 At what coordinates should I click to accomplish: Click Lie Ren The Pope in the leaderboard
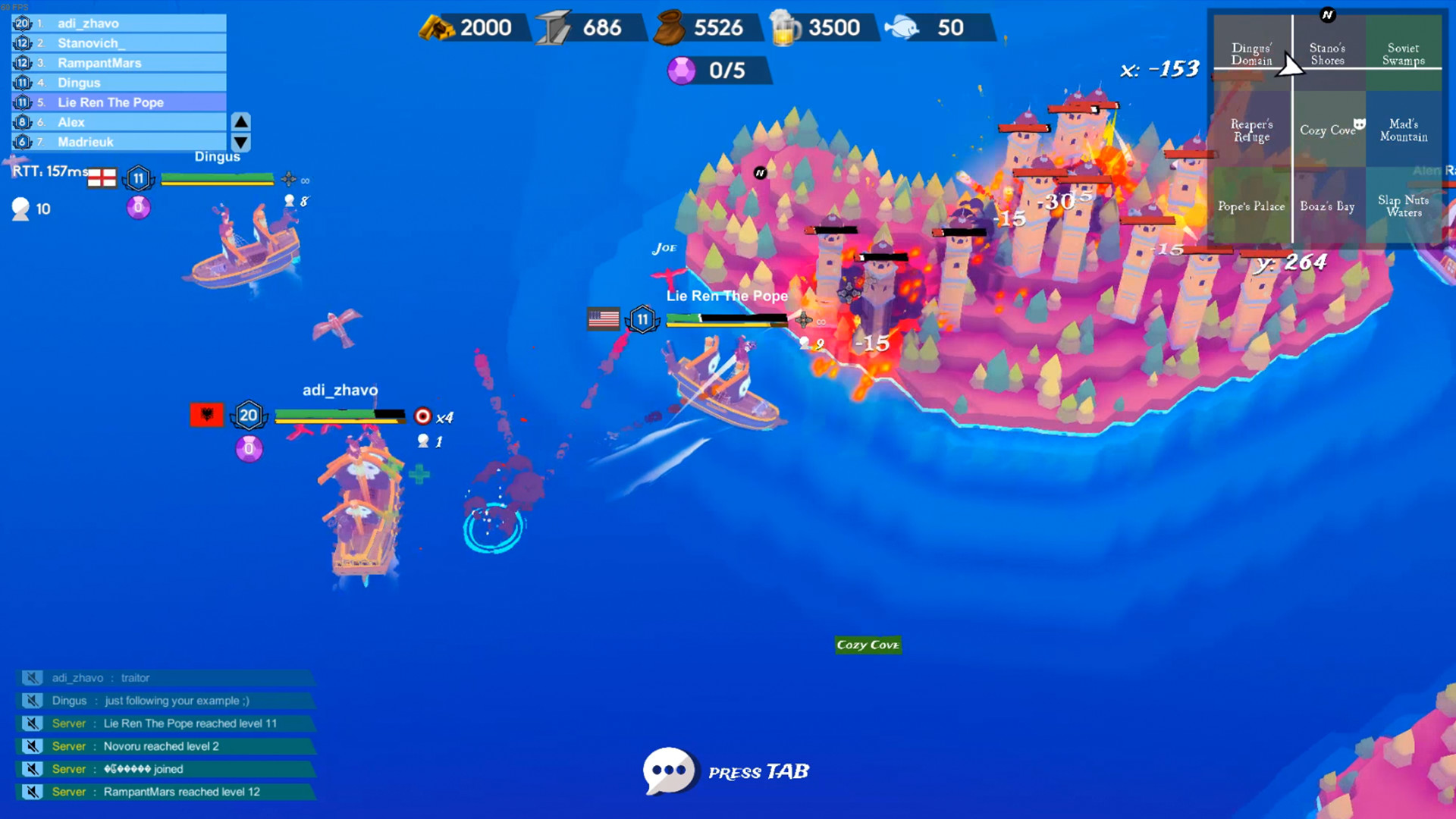[x=111, y=102]
